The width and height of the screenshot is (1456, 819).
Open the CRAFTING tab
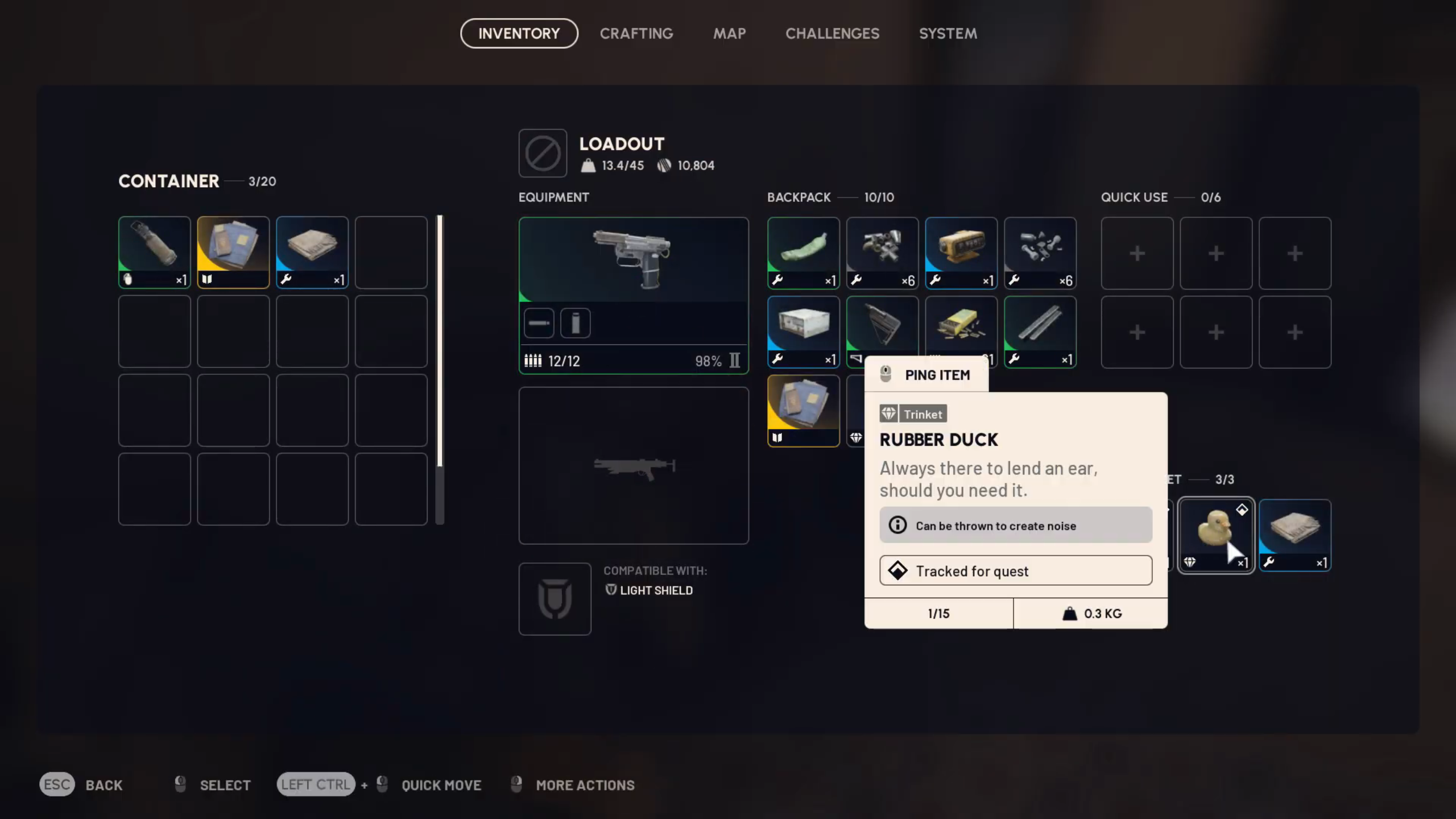pyautogui.click(x=636, y=33)
